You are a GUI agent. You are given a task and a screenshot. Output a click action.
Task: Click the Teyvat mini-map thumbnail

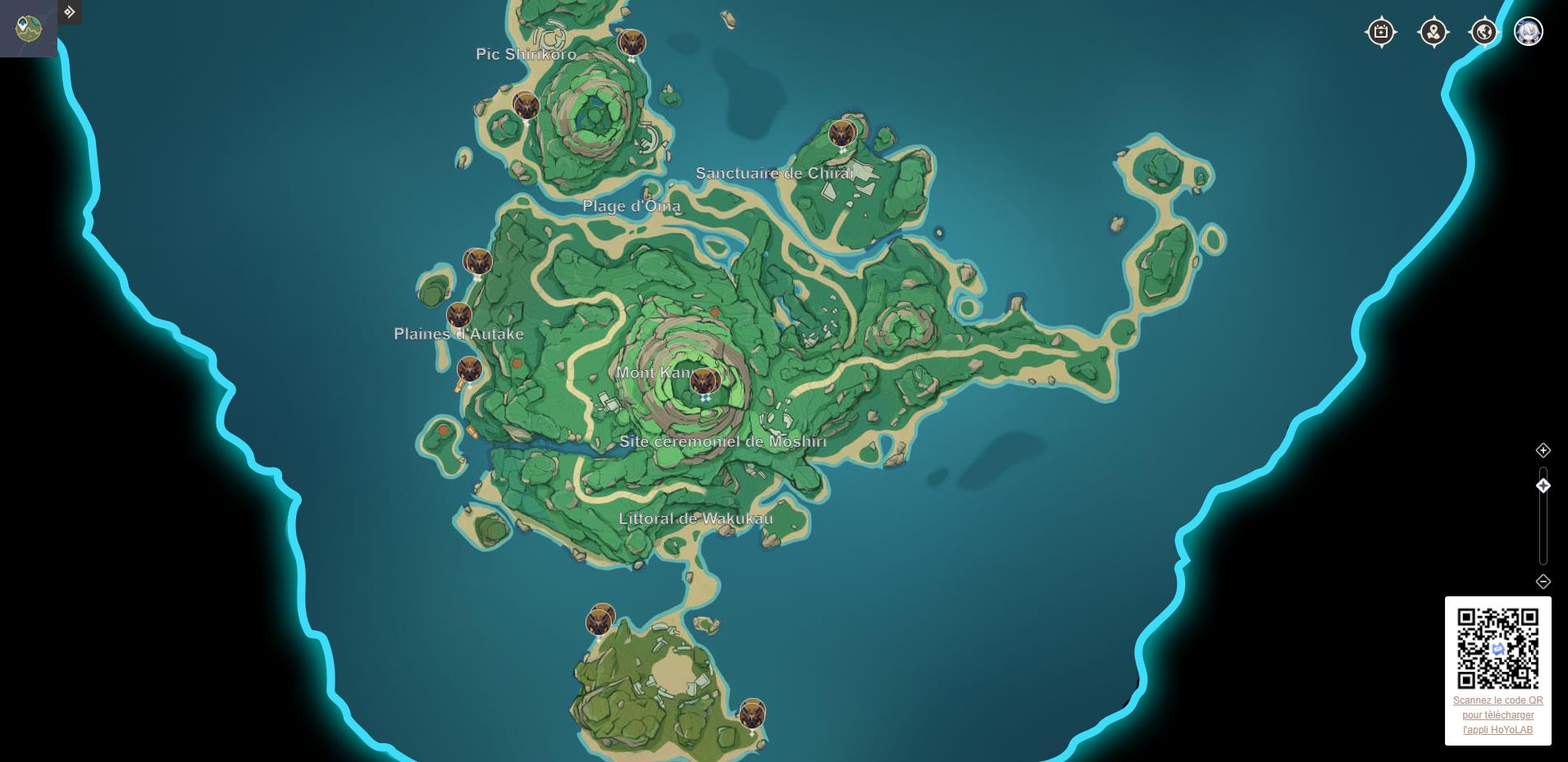click(28, 28)
